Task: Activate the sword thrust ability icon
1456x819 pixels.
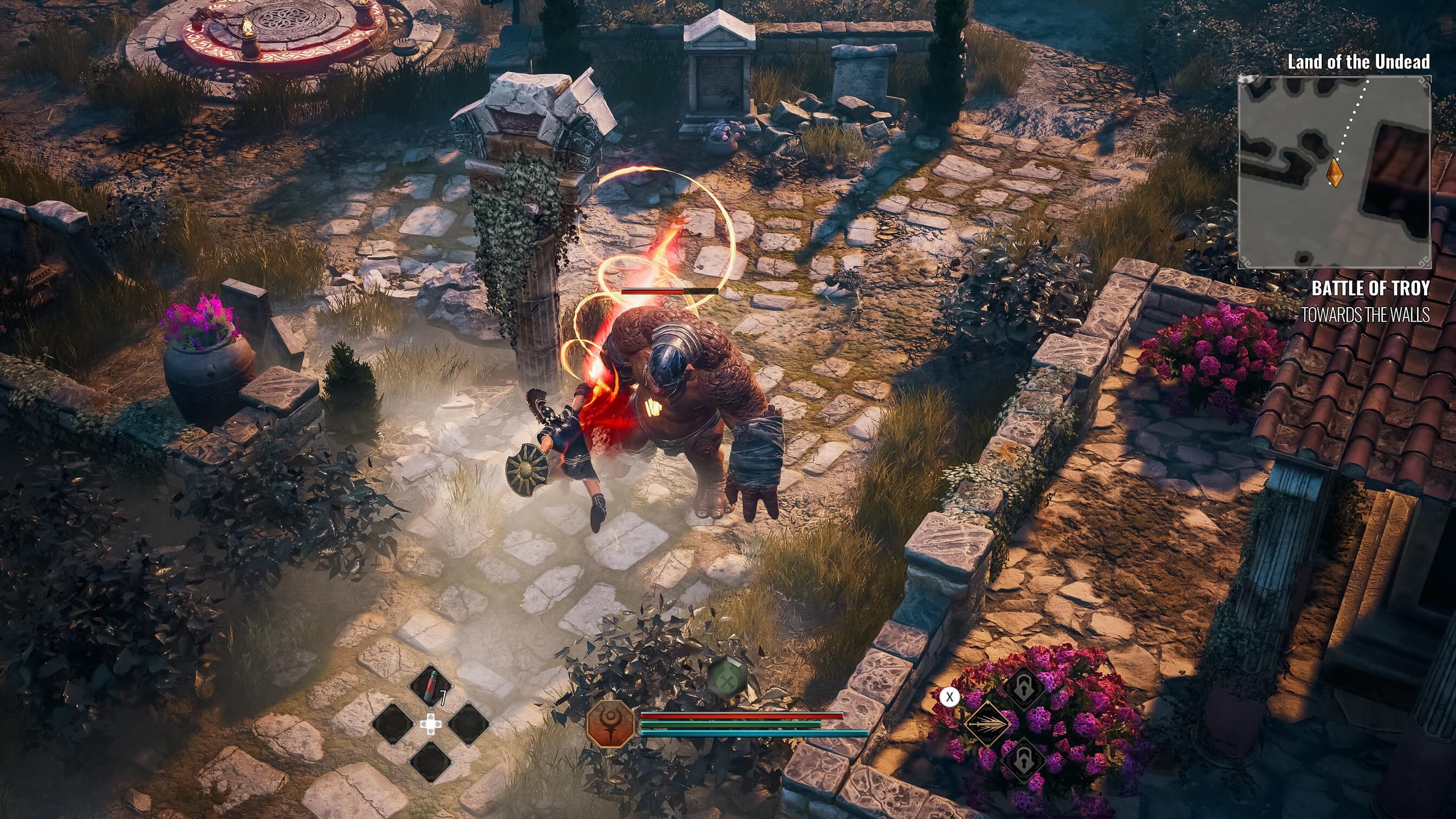Action: pyautogui.click(x=986, y=724)
